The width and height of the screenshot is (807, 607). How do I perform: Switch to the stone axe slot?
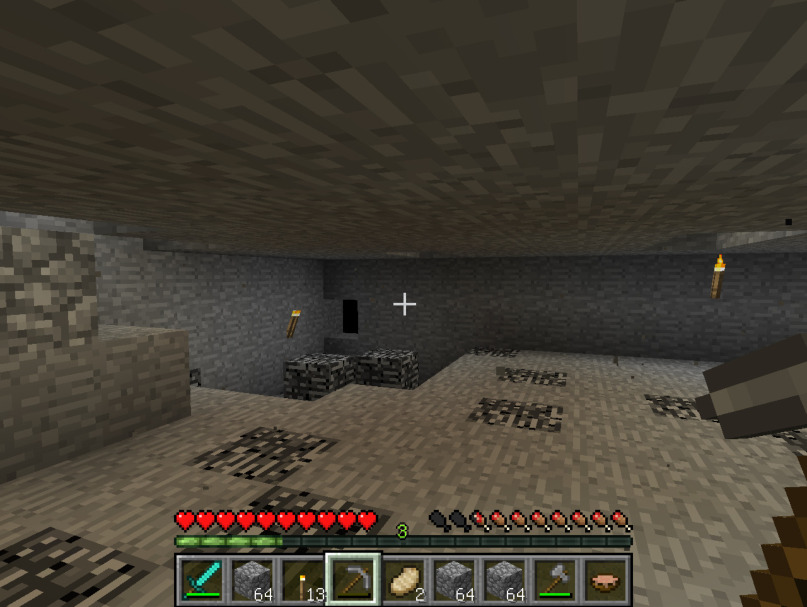click(555, 579)
